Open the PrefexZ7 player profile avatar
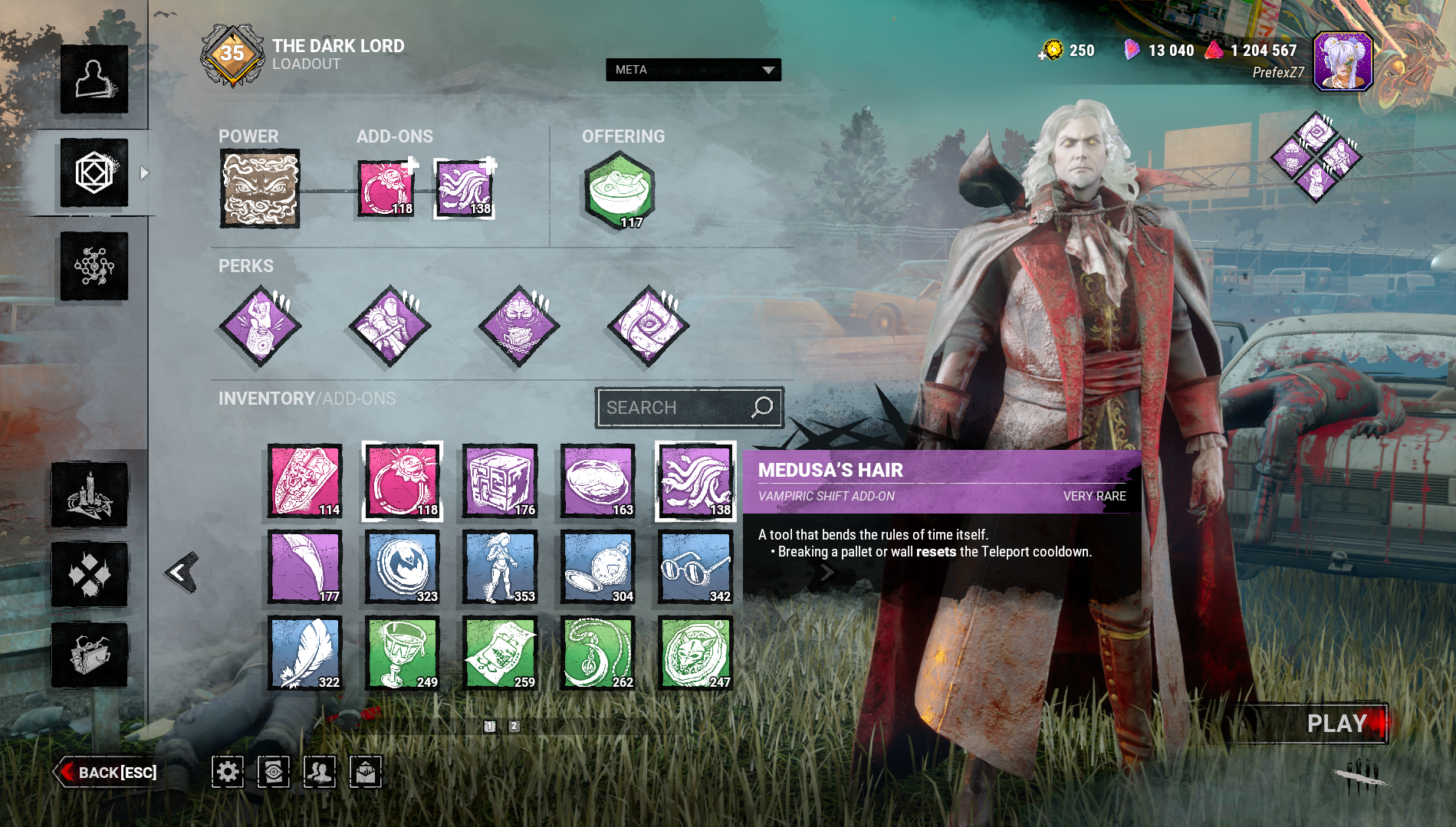 pyautogui.click(x=1342, y=61)
